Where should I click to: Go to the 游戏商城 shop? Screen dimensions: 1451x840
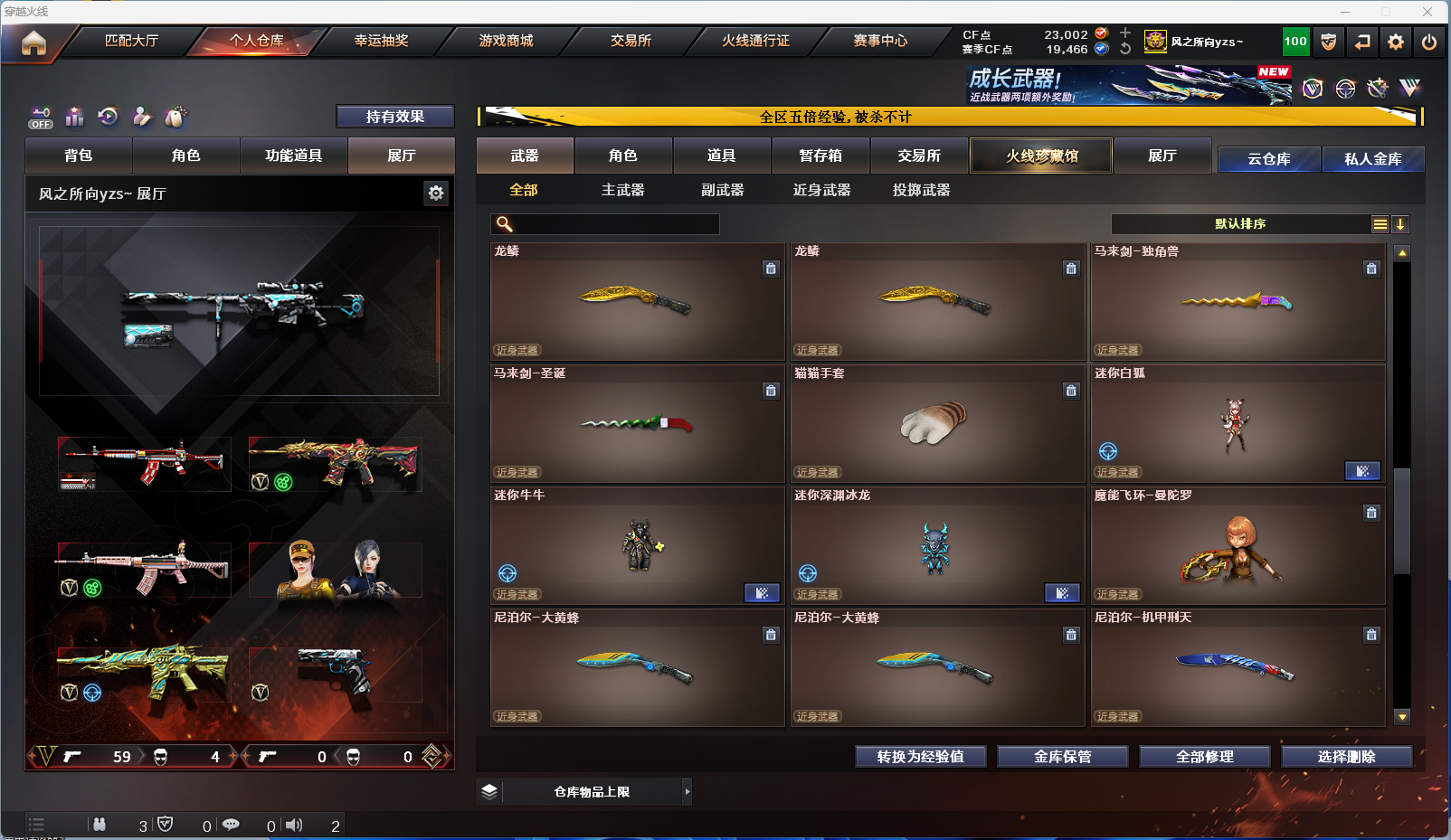[x=506, y=41]
